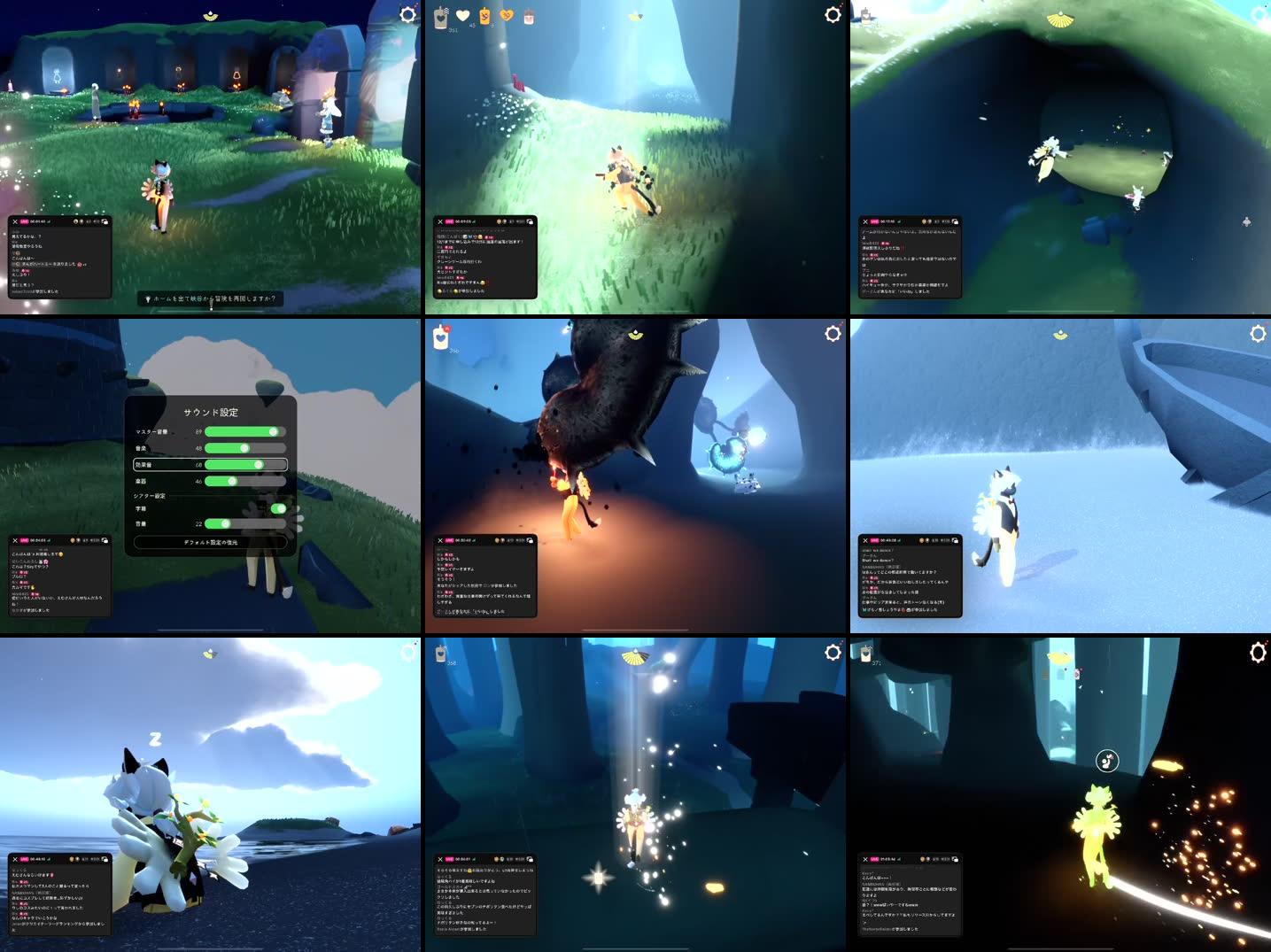This screenshot has width=1271, height=952.
Task: Close the chat overlay with the X
Action: click(x=16, y=221)
